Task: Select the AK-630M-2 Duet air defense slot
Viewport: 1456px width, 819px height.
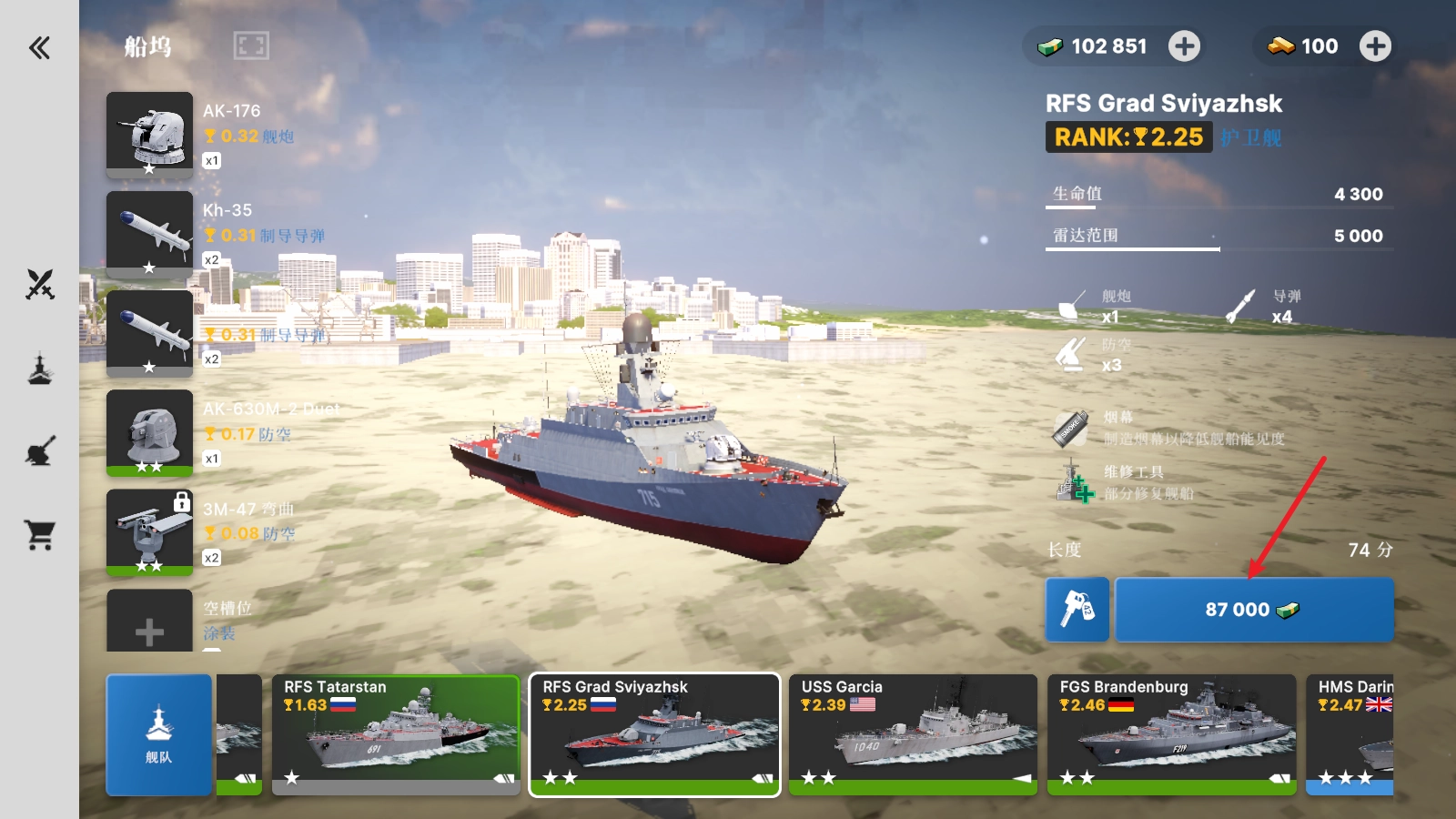Action: [150, 432]
